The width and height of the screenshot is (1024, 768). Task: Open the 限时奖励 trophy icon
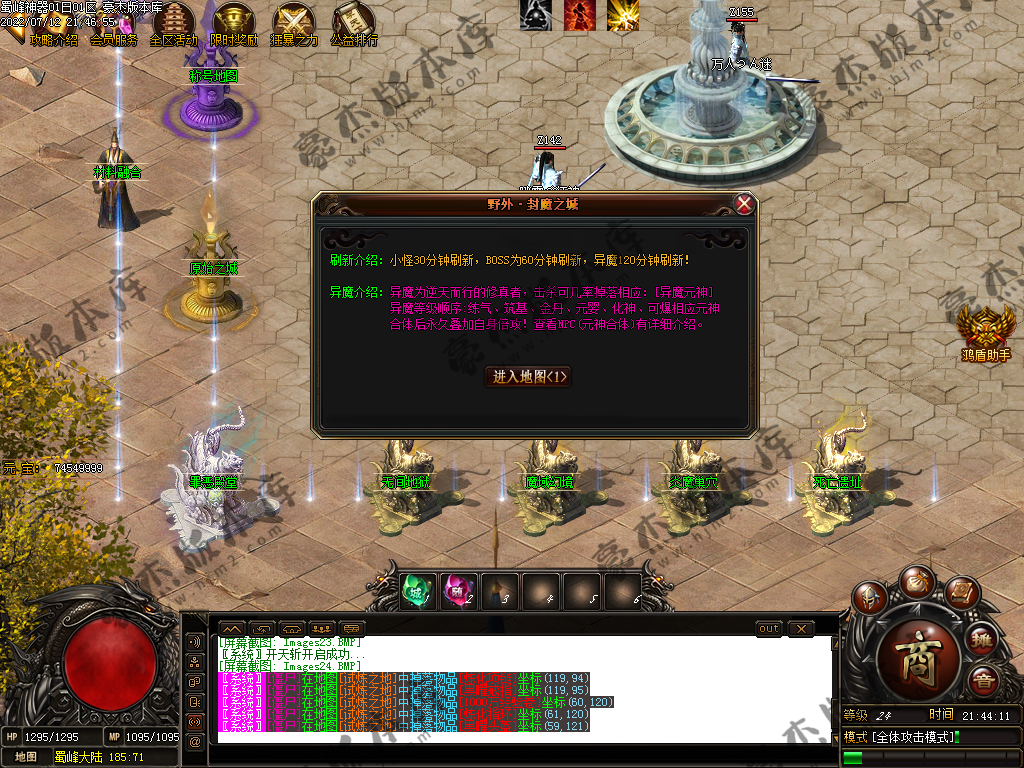234,22
